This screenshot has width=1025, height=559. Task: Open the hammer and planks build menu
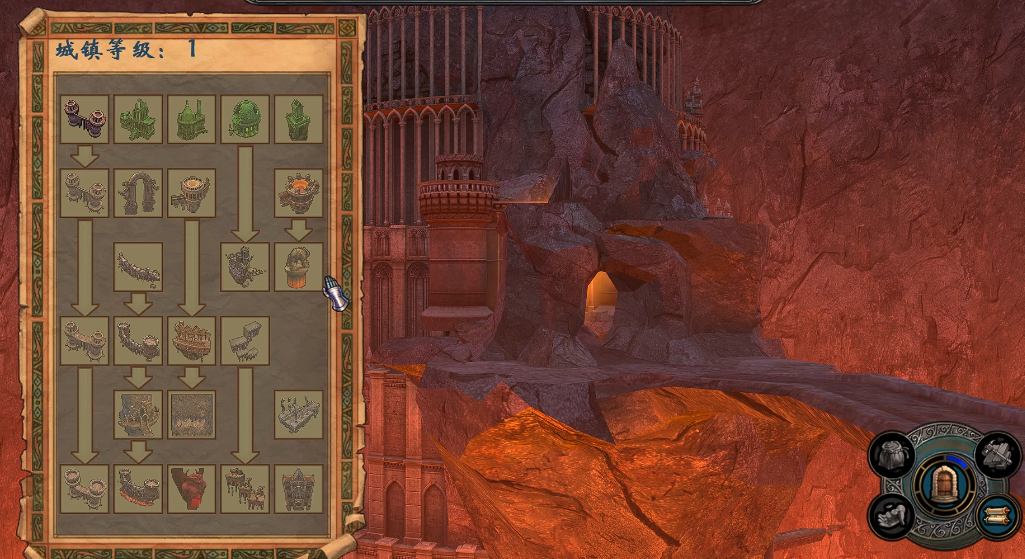pos(996,455)
